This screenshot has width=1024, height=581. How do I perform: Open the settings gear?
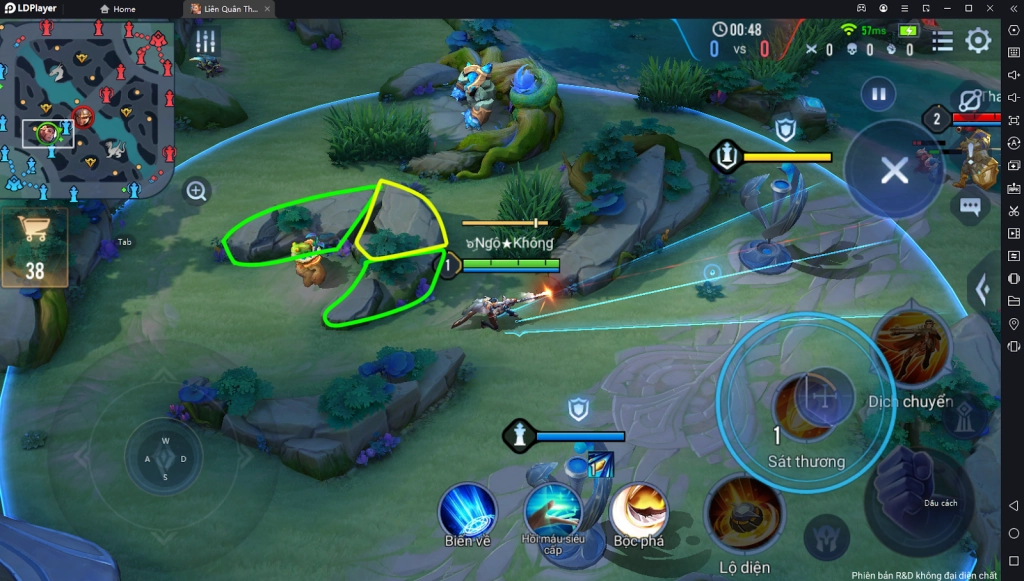click(x=977, y=41)
